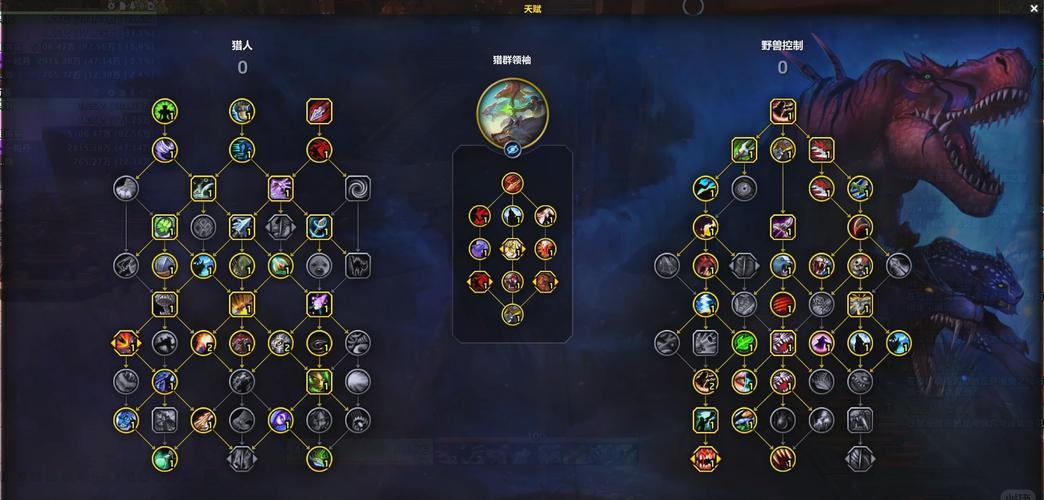Select the red fanged maw hexagon talent
The height and width of the screenshot is (500, 1044).
click(705, 459)
